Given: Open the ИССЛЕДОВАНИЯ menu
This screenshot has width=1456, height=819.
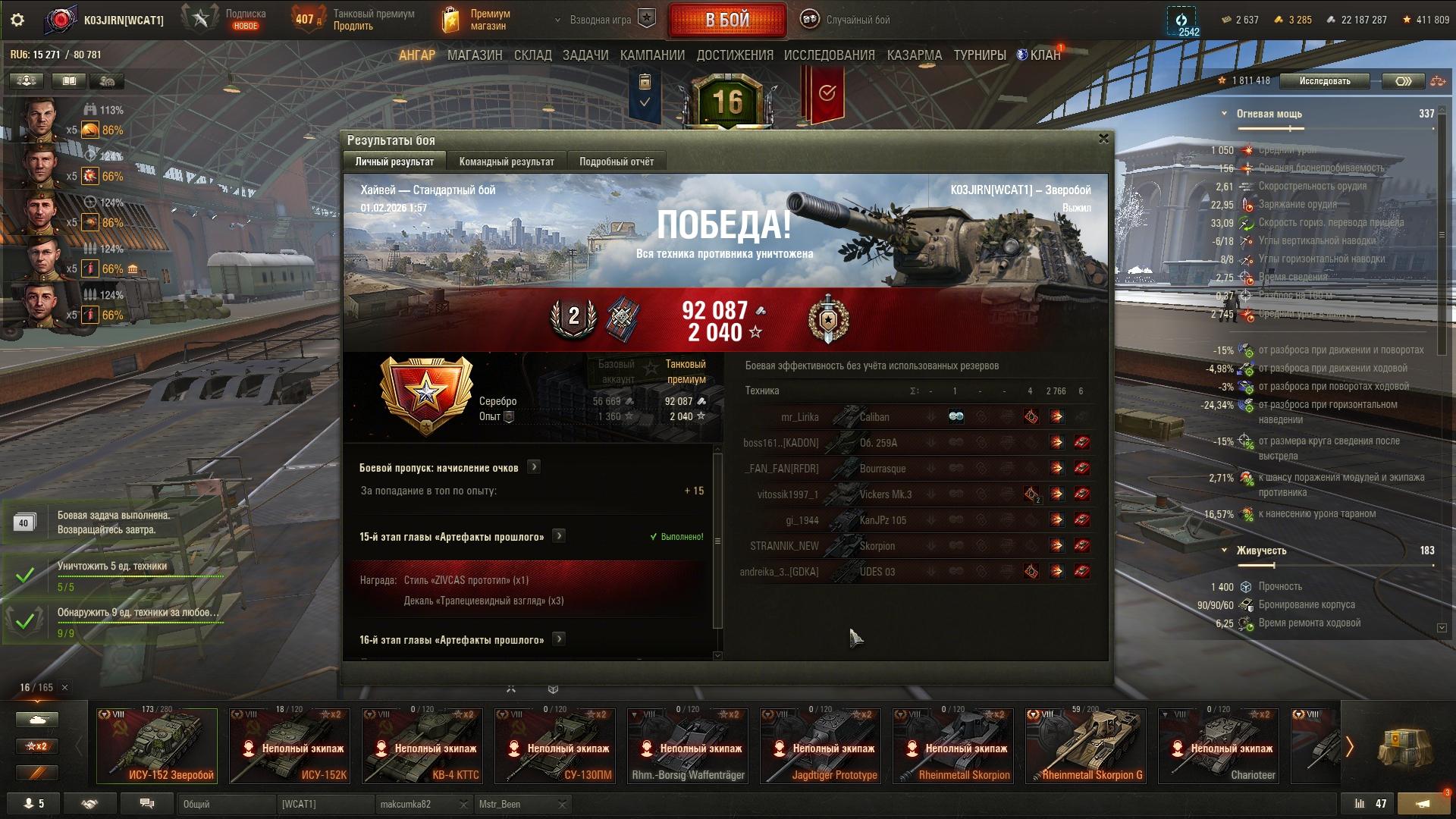Looking at the screenshot, I should point(829,55).
